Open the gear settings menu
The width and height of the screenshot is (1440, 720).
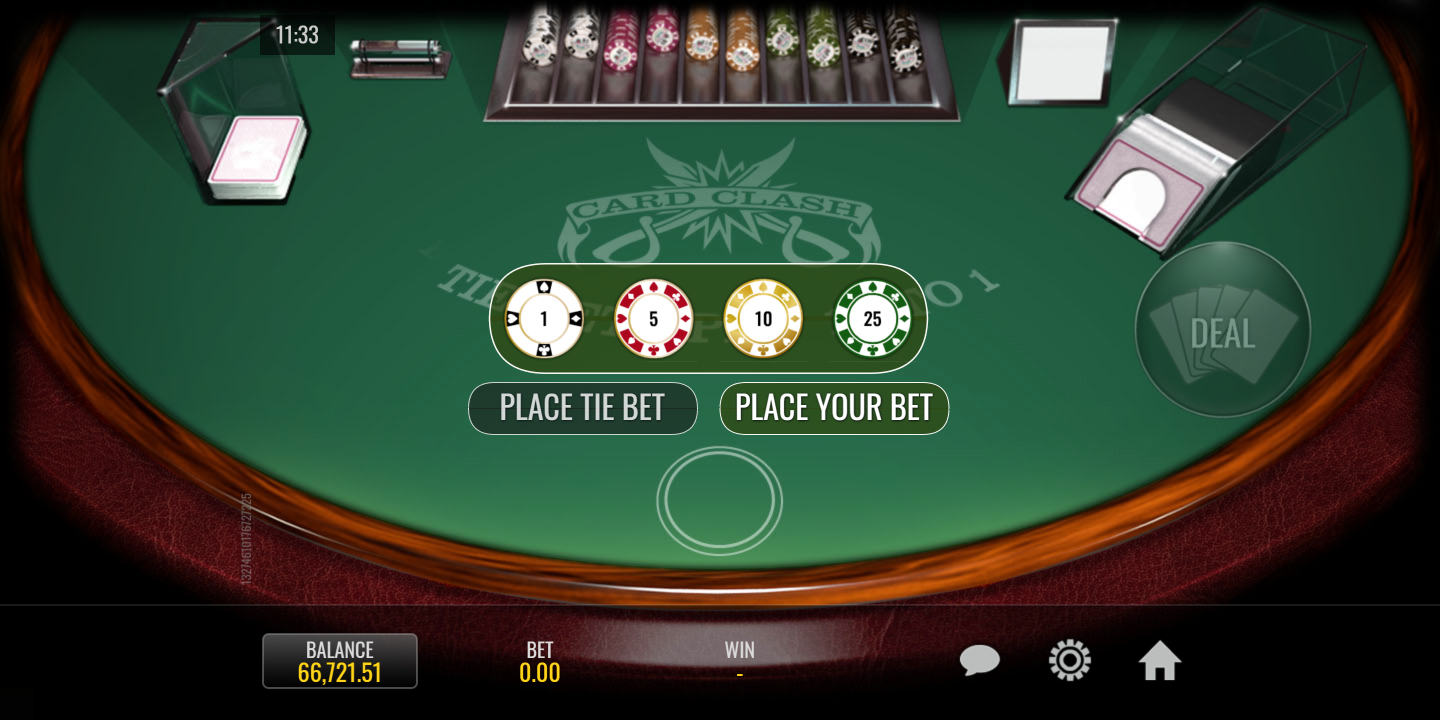point(1069,661)
